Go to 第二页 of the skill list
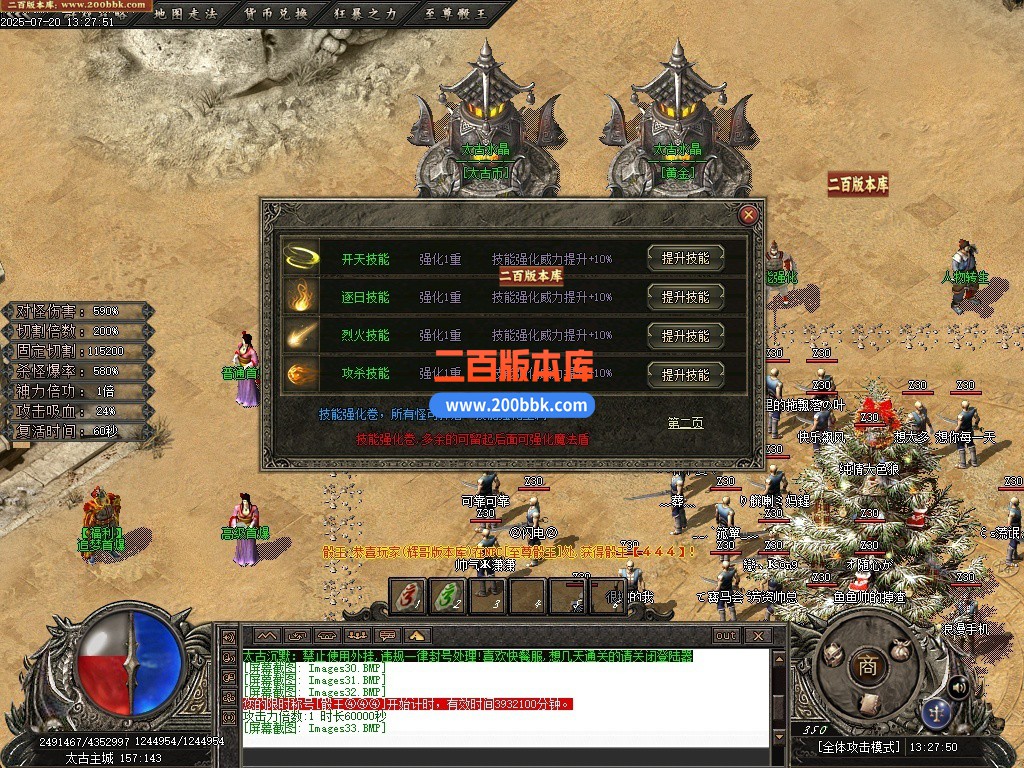 tap(685, 423)
